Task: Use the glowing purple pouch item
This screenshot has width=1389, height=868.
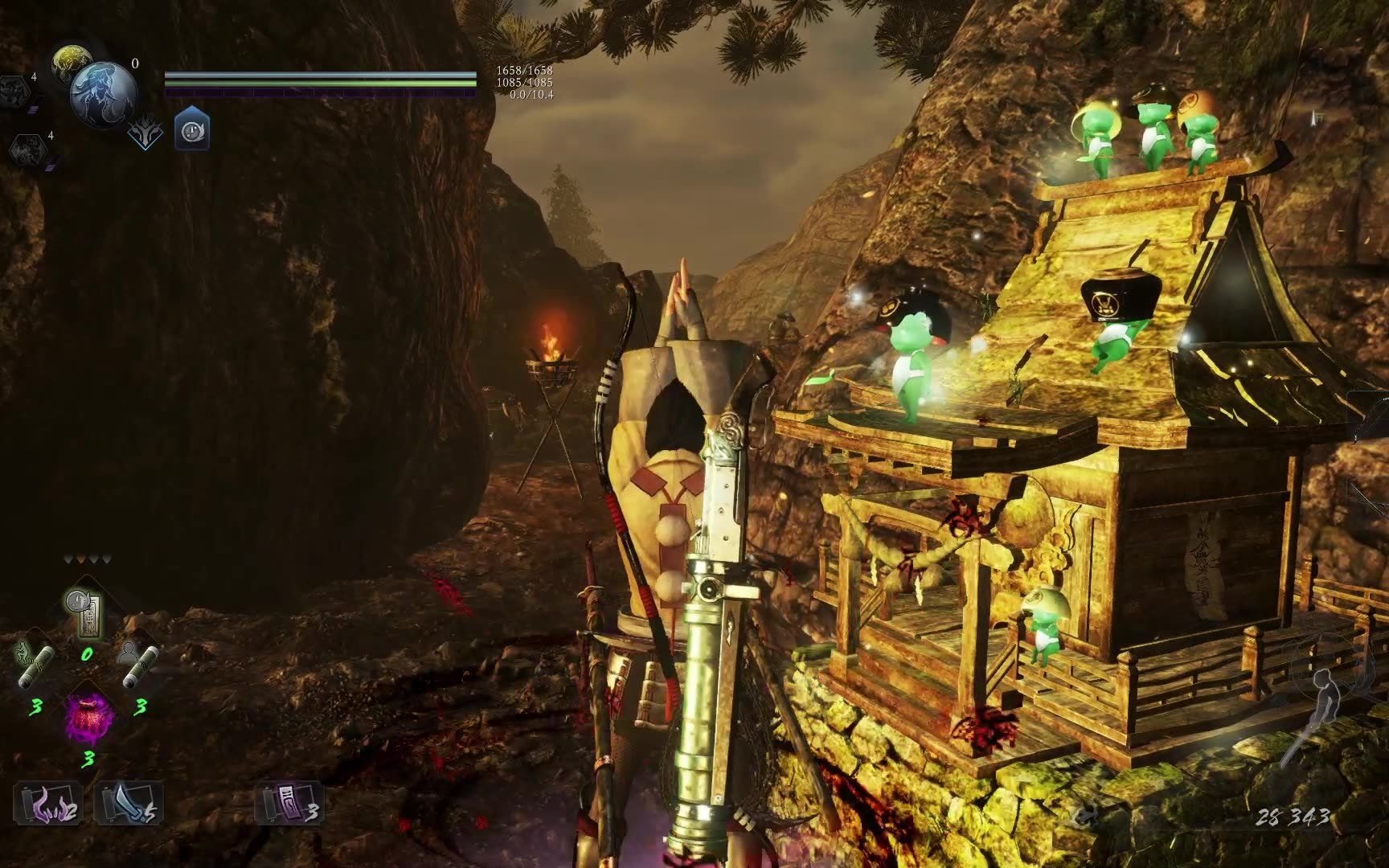Action: click(x=88, y=715)
